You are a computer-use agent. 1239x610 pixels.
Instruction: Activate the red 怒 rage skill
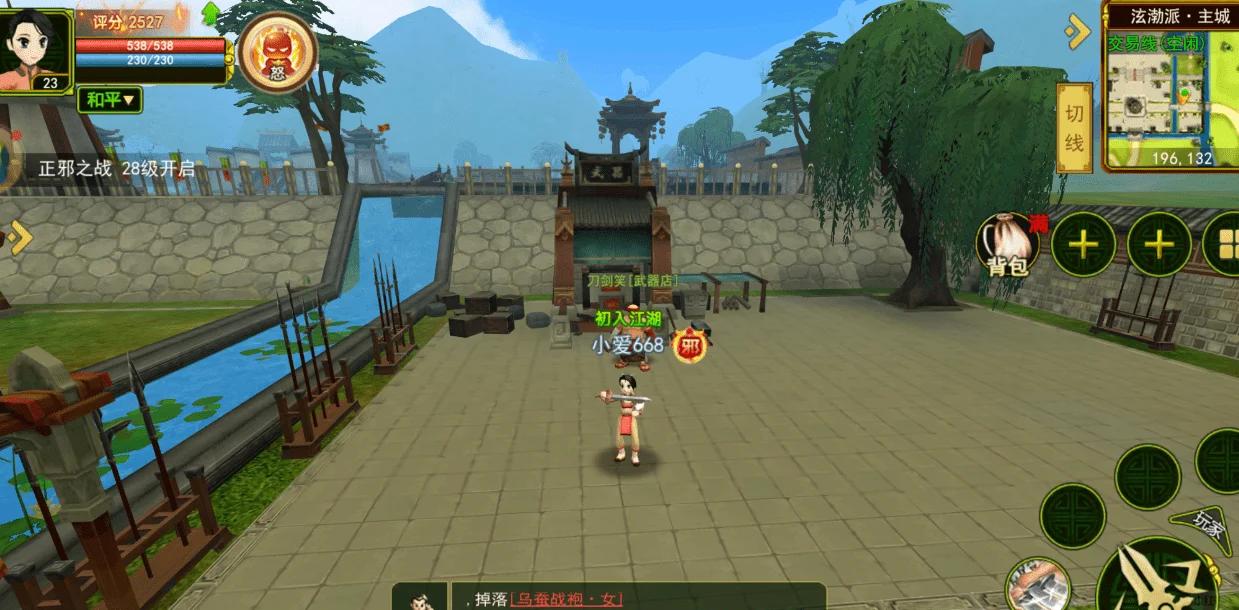coord(277,50)
